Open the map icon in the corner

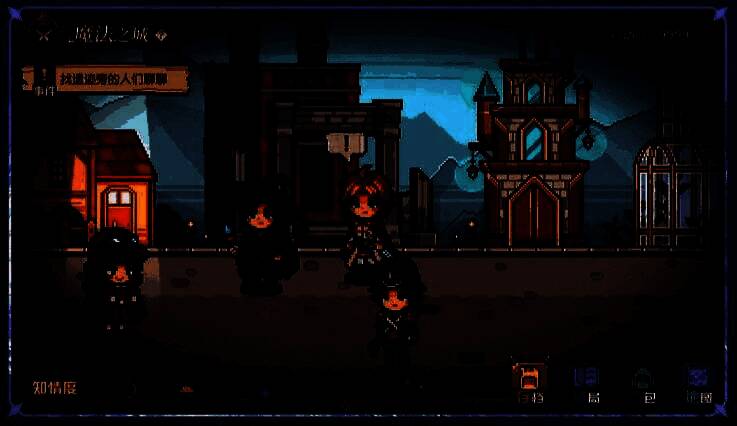(x=698, y=379)
